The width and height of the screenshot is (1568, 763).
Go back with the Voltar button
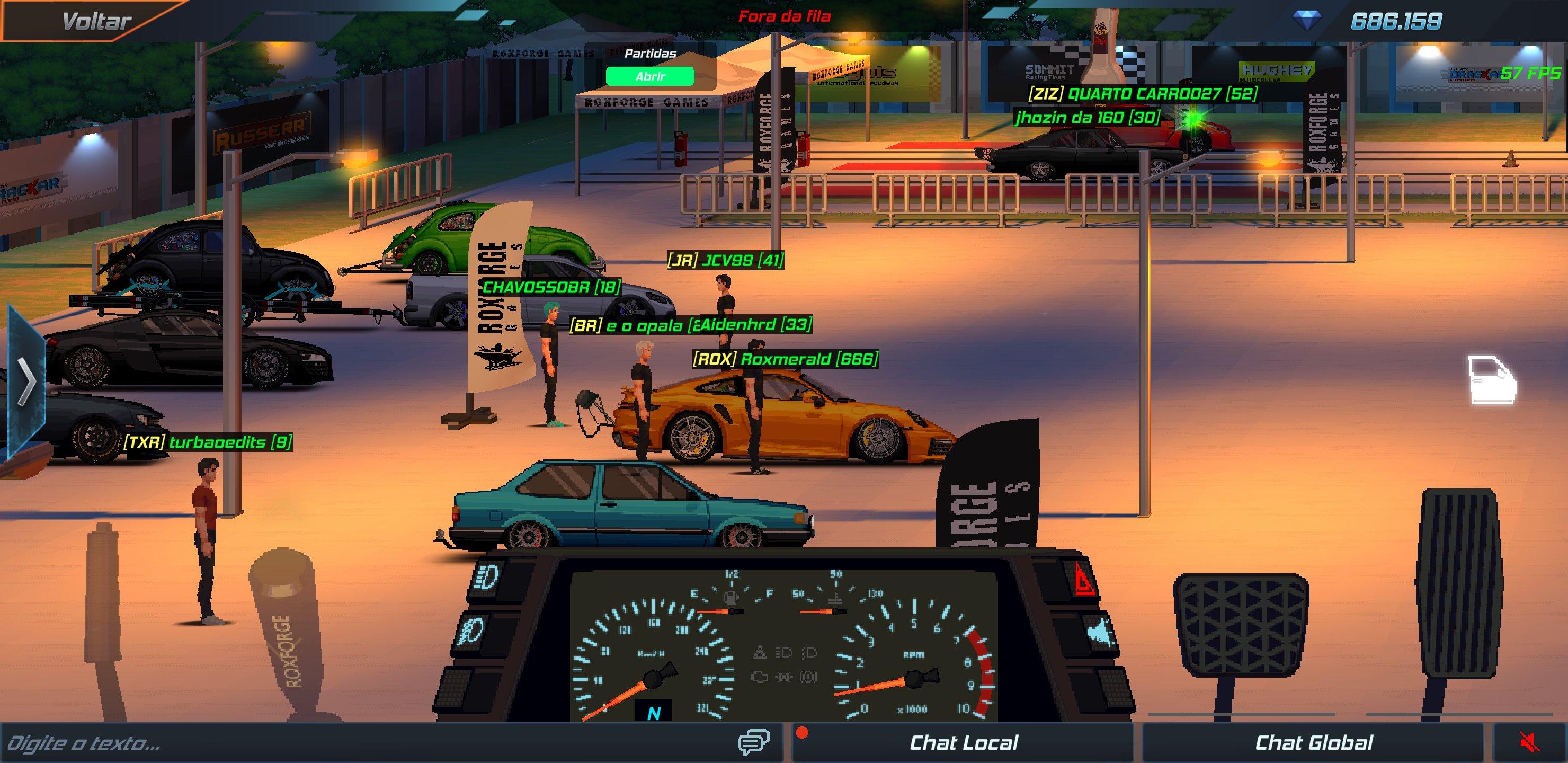pos(96,21)
